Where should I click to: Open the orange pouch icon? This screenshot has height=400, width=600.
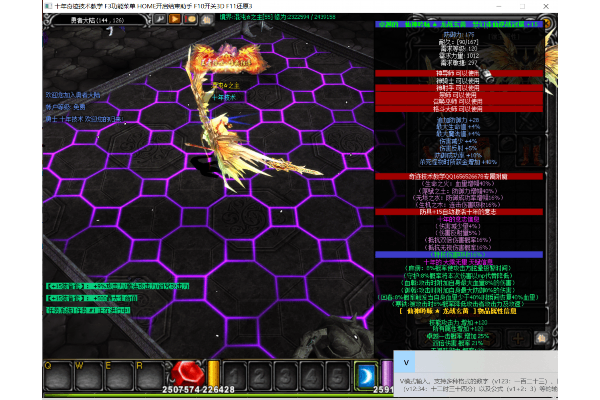point(191,18)
